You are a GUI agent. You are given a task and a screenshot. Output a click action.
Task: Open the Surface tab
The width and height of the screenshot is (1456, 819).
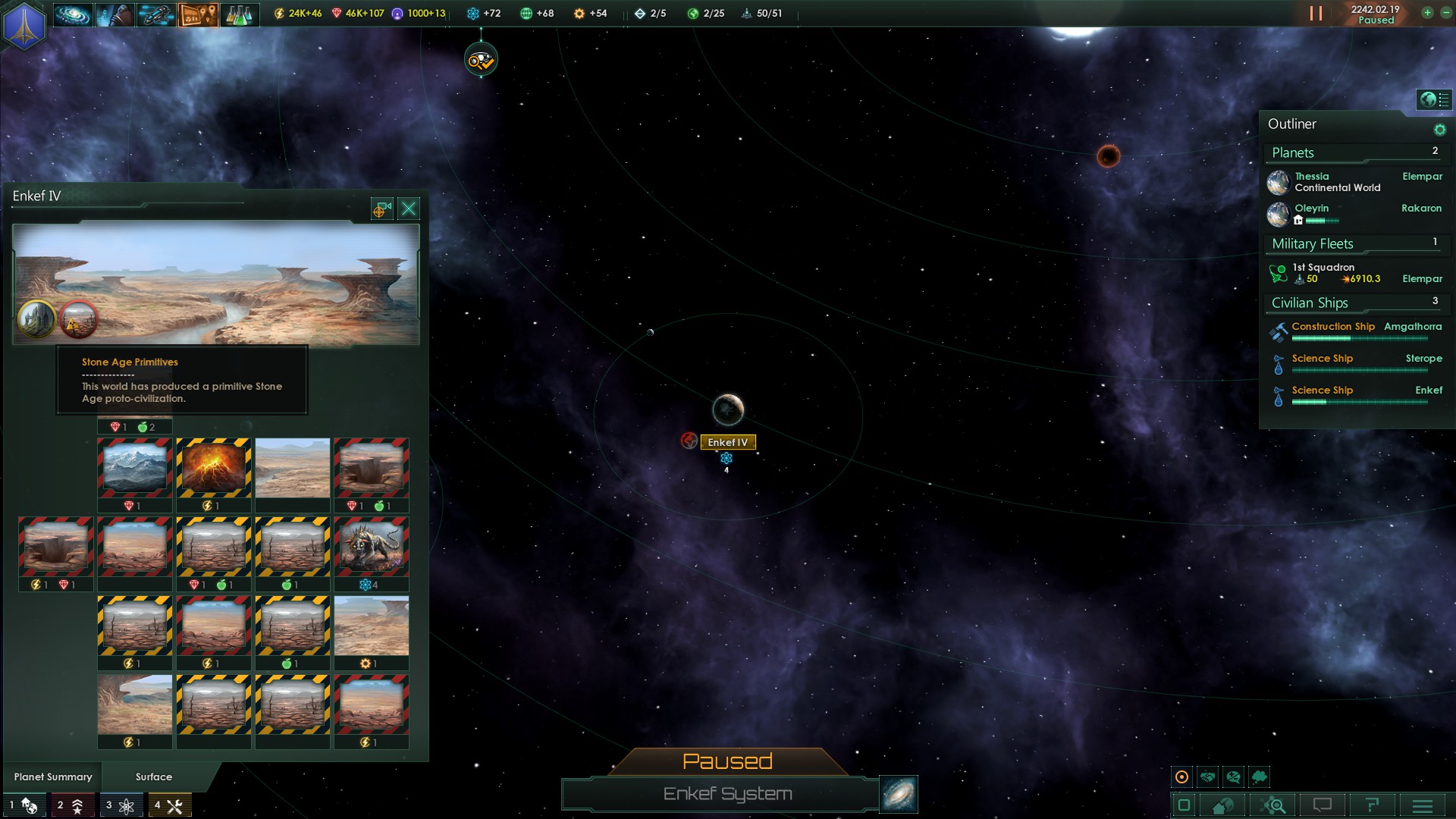(x=154, y=777)
